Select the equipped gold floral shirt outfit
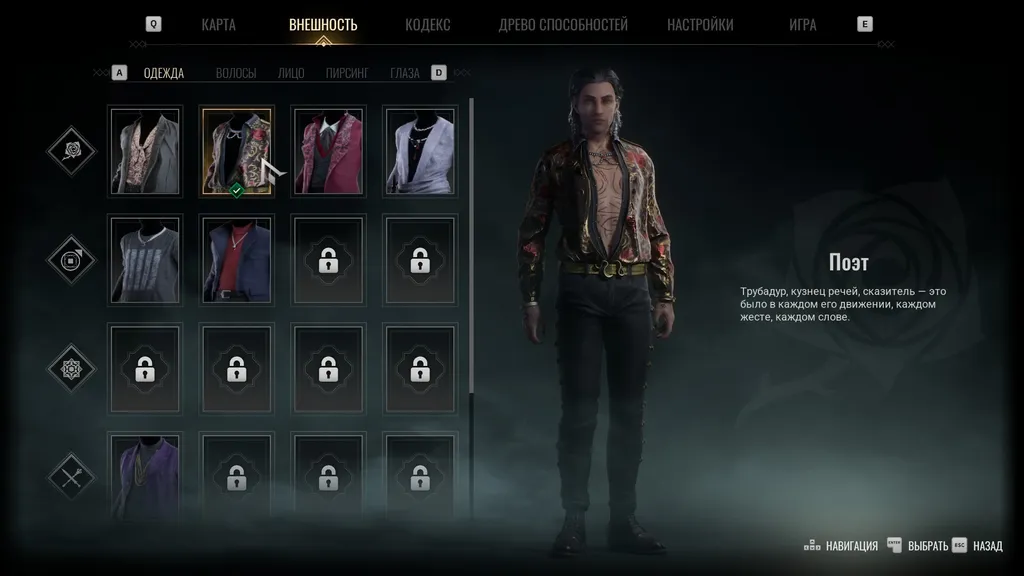This screenshot has width=1024, height=576. pyautogui.click(x=237, y=151)
